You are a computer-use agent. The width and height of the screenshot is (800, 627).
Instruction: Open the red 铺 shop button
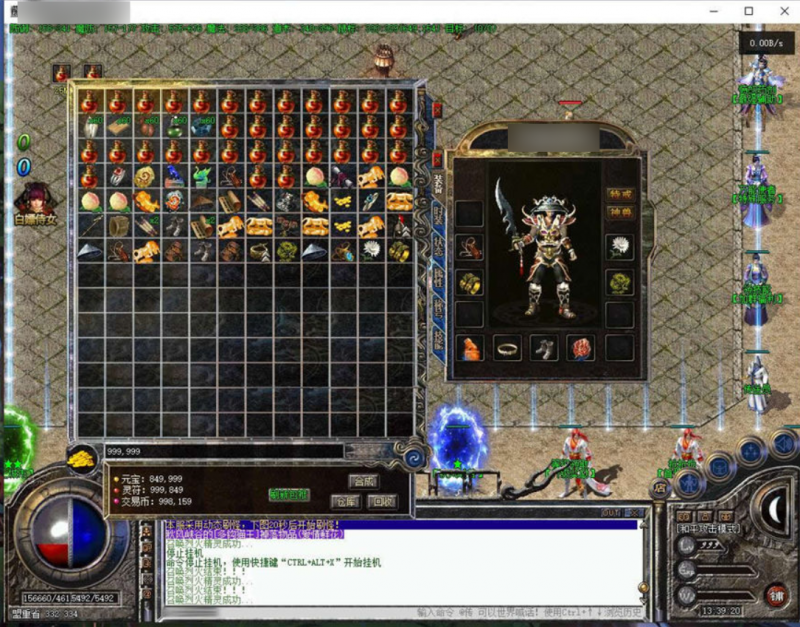[775, 595]
